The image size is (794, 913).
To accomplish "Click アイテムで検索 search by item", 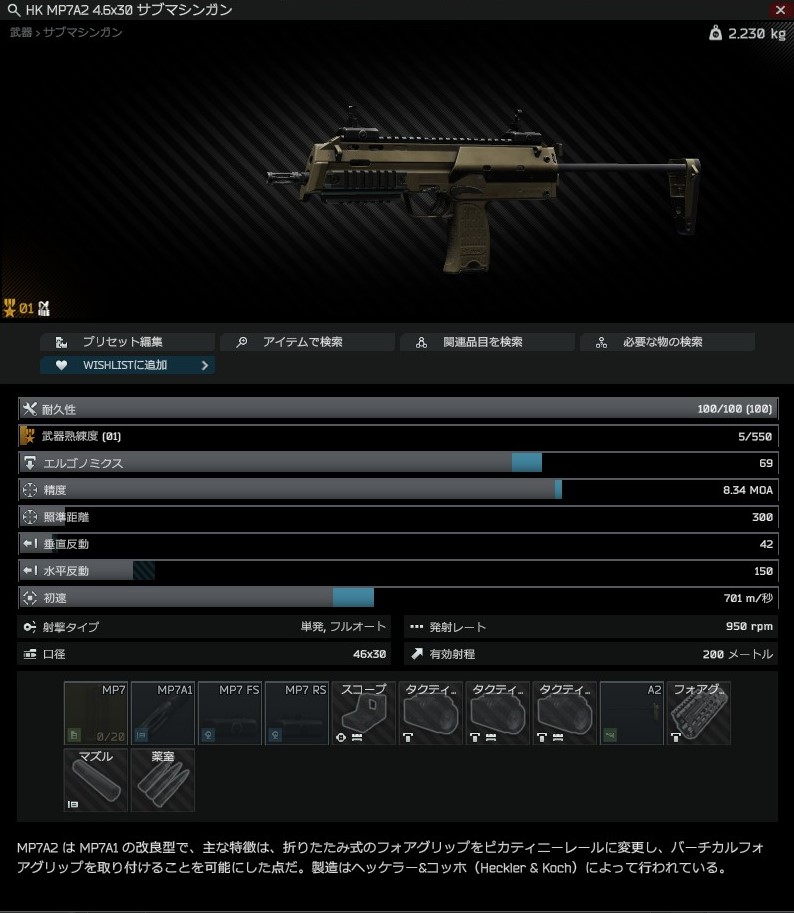I will tap(307, 342).
